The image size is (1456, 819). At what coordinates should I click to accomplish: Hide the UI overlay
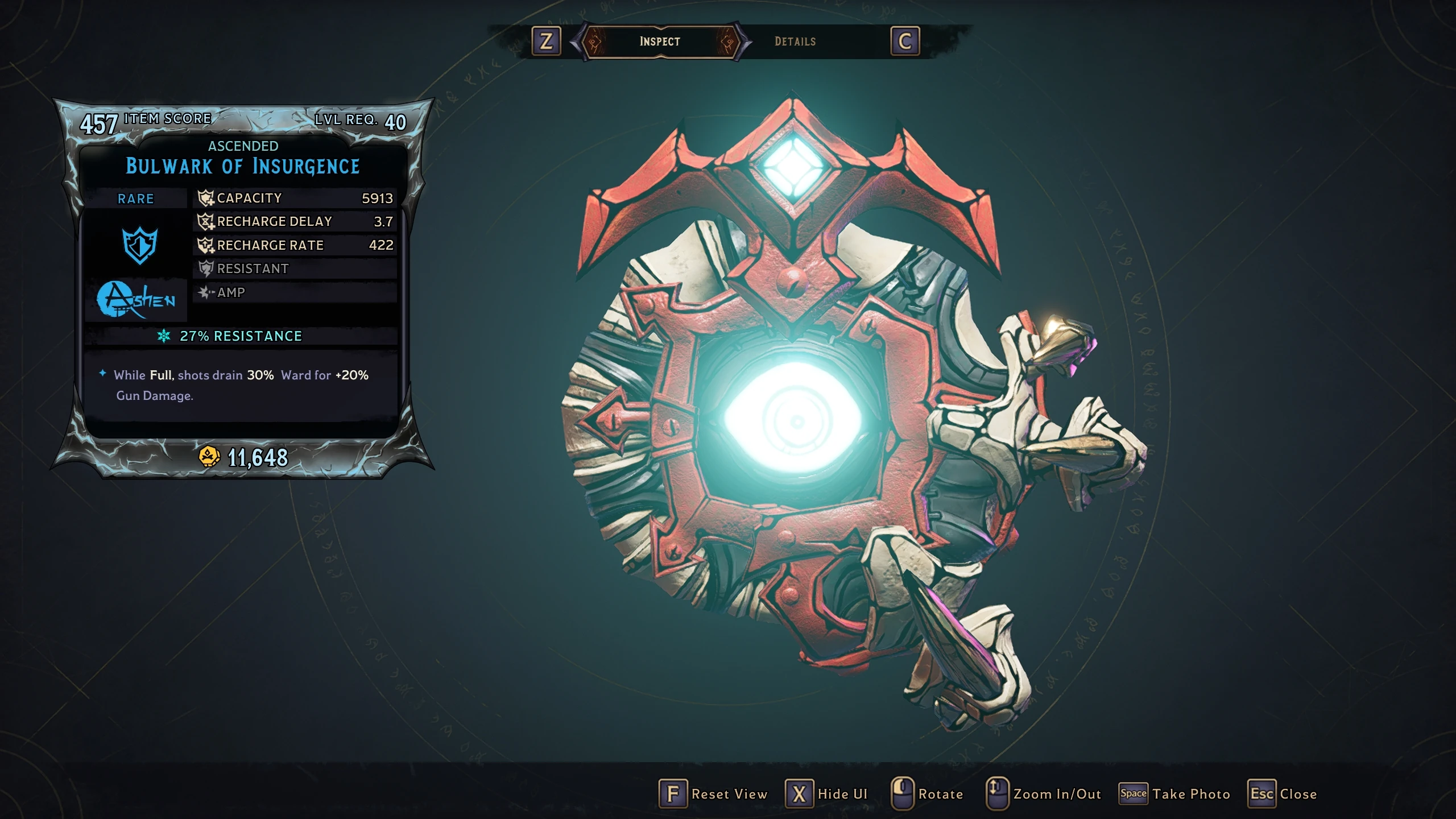point(826,794)
